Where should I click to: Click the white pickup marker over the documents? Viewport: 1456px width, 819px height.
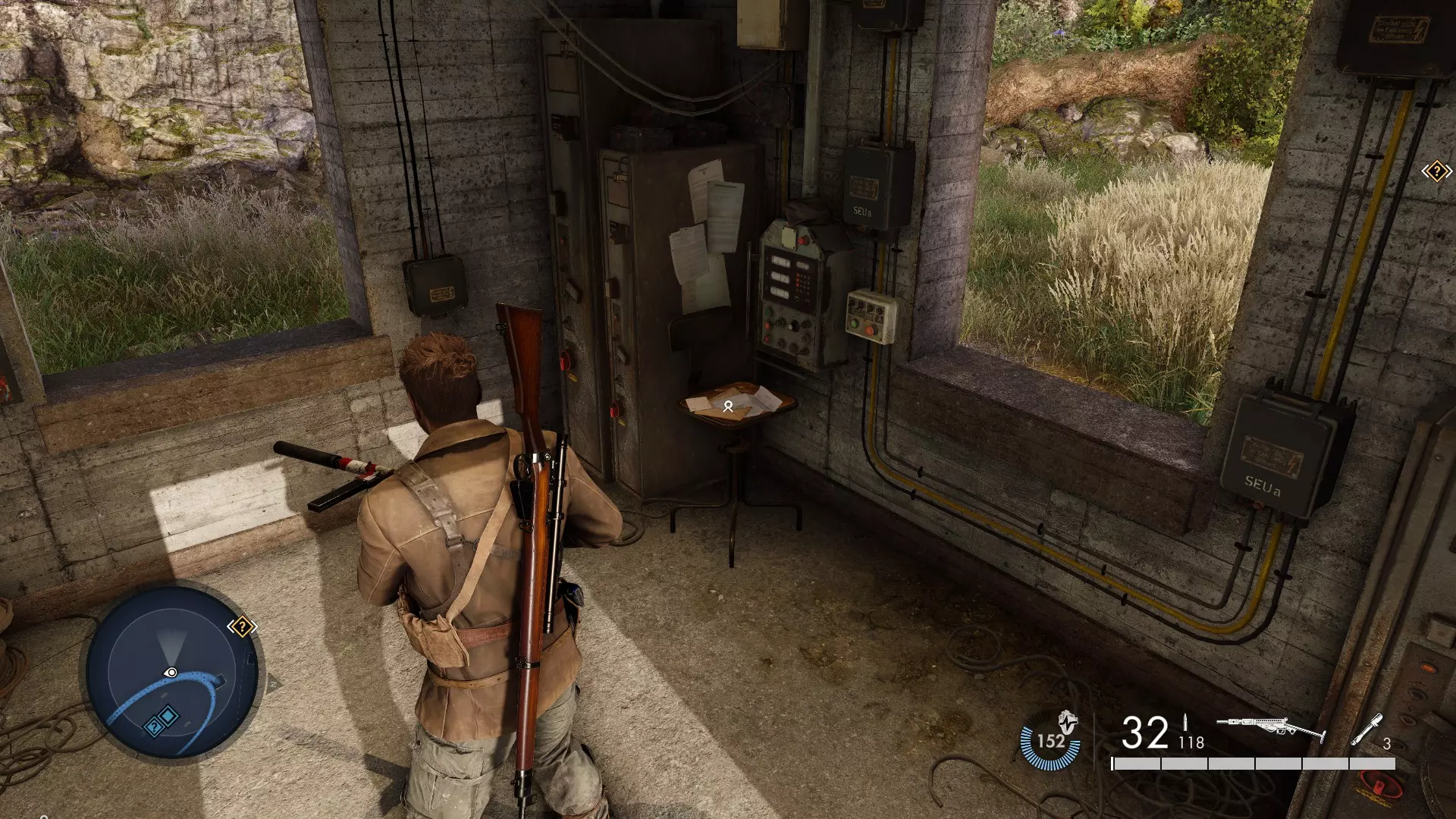728,406
